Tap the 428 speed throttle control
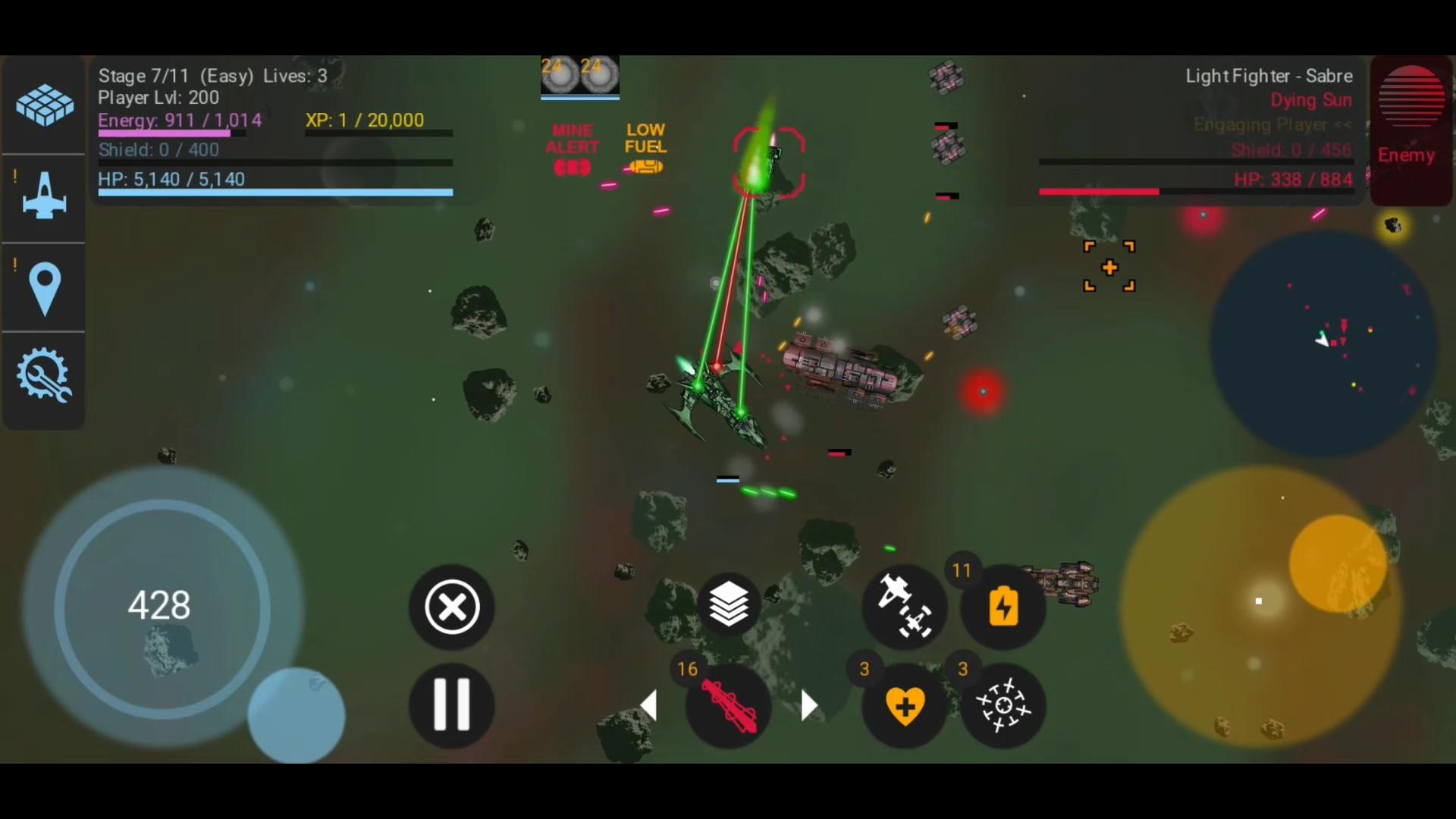Screen dimensions: 1456x819 click(159, 604)
